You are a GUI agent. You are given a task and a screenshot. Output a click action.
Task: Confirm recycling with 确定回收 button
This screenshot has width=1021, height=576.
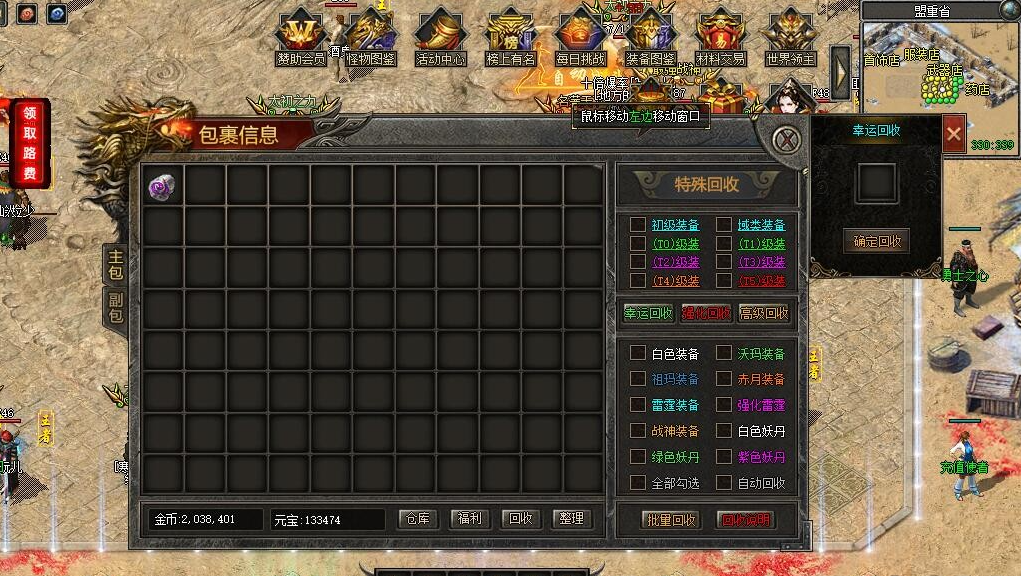click(x=876, y=240)
